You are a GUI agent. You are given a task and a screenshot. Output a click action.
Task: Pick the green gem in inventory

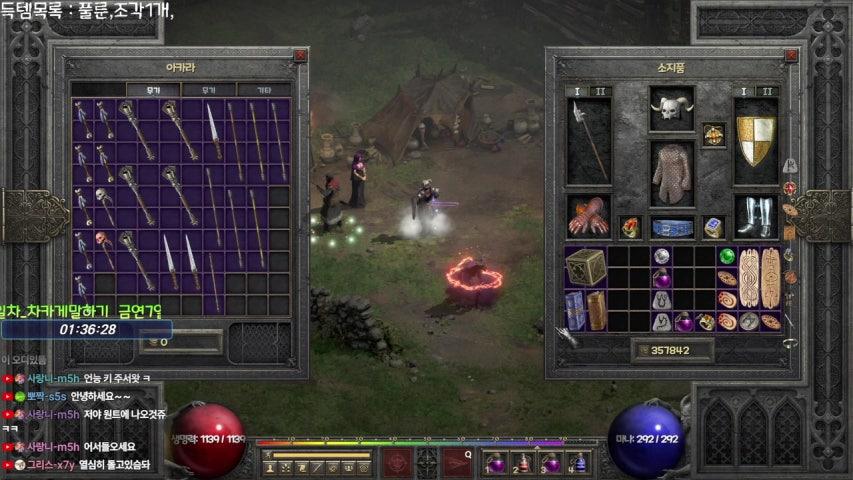point(727,256)
